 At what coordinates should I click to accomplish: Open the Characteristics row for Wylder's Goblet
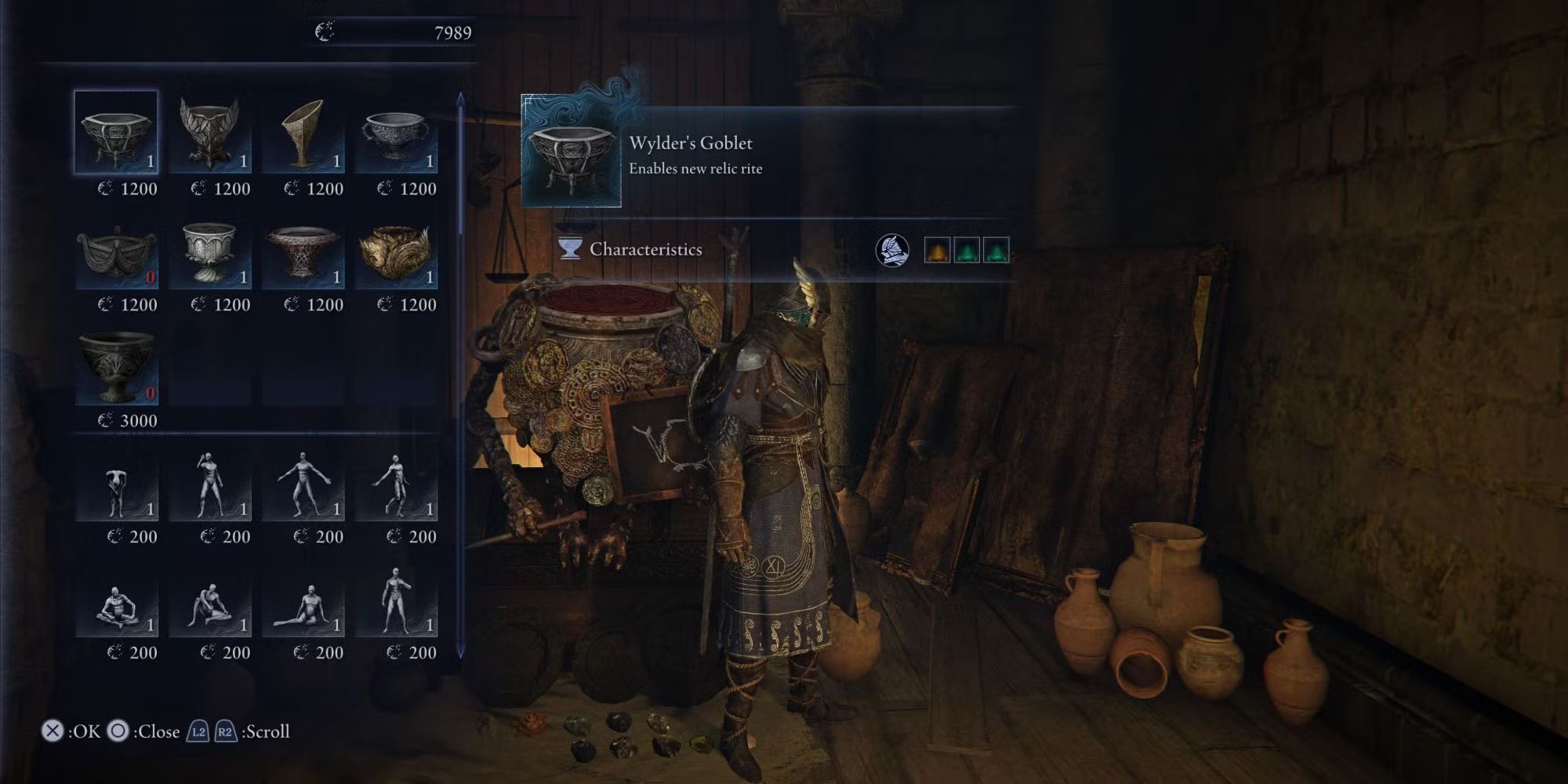click(x=646, y=249)
